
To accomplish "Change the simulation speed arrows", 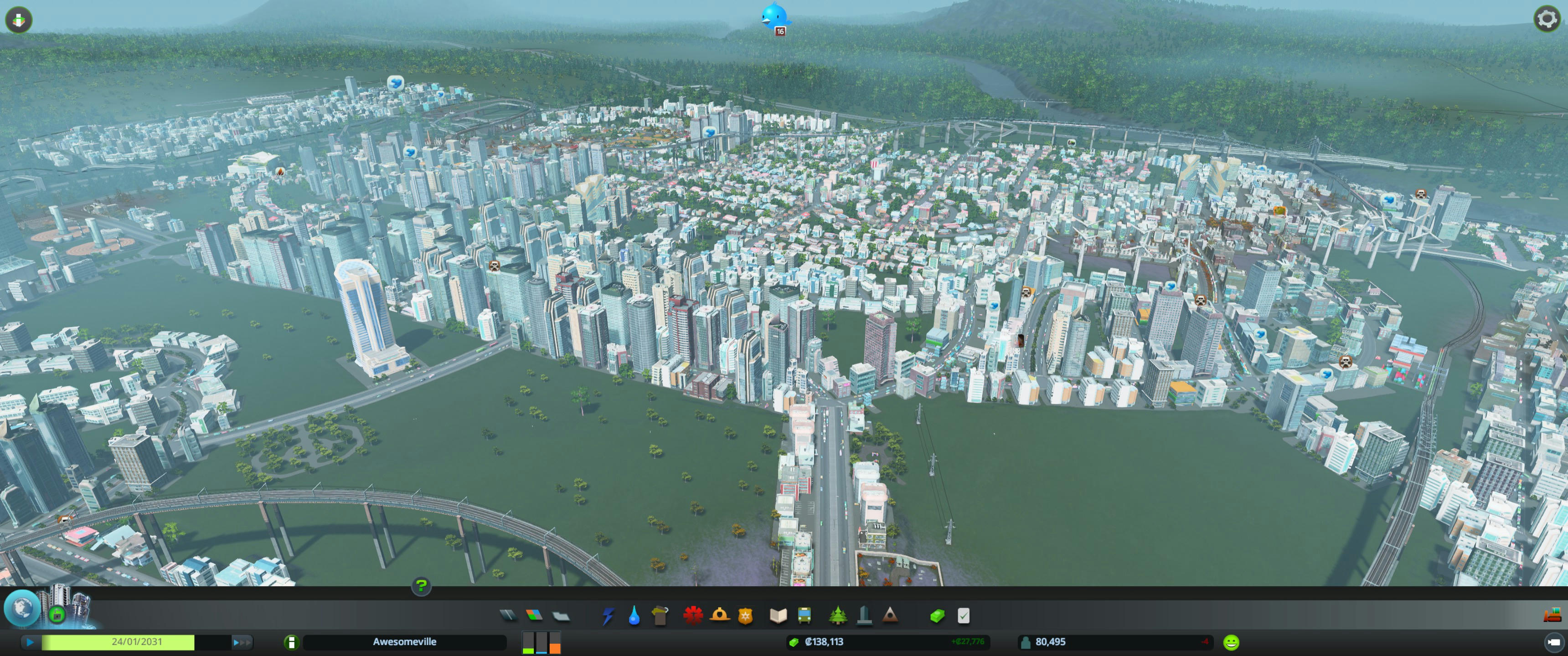I will [242, 642].
